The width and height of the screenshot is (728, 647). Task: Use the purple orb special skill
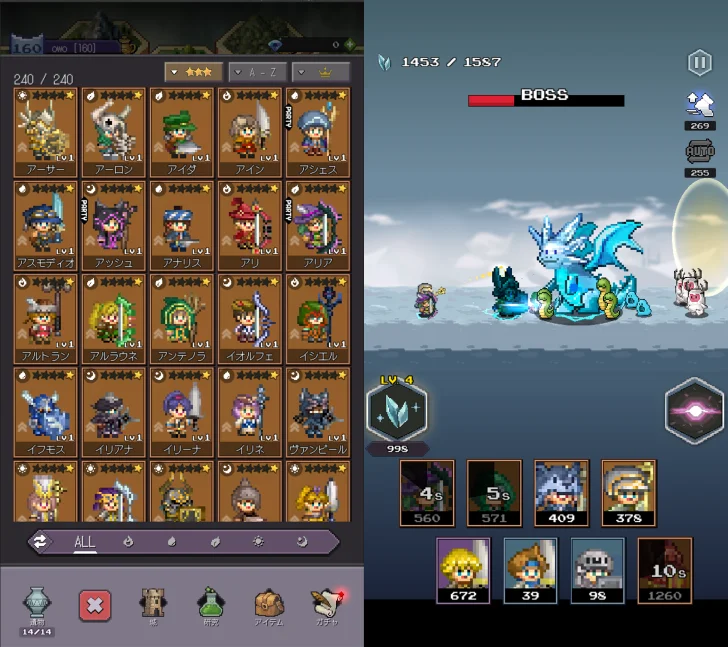coord(694,411)
